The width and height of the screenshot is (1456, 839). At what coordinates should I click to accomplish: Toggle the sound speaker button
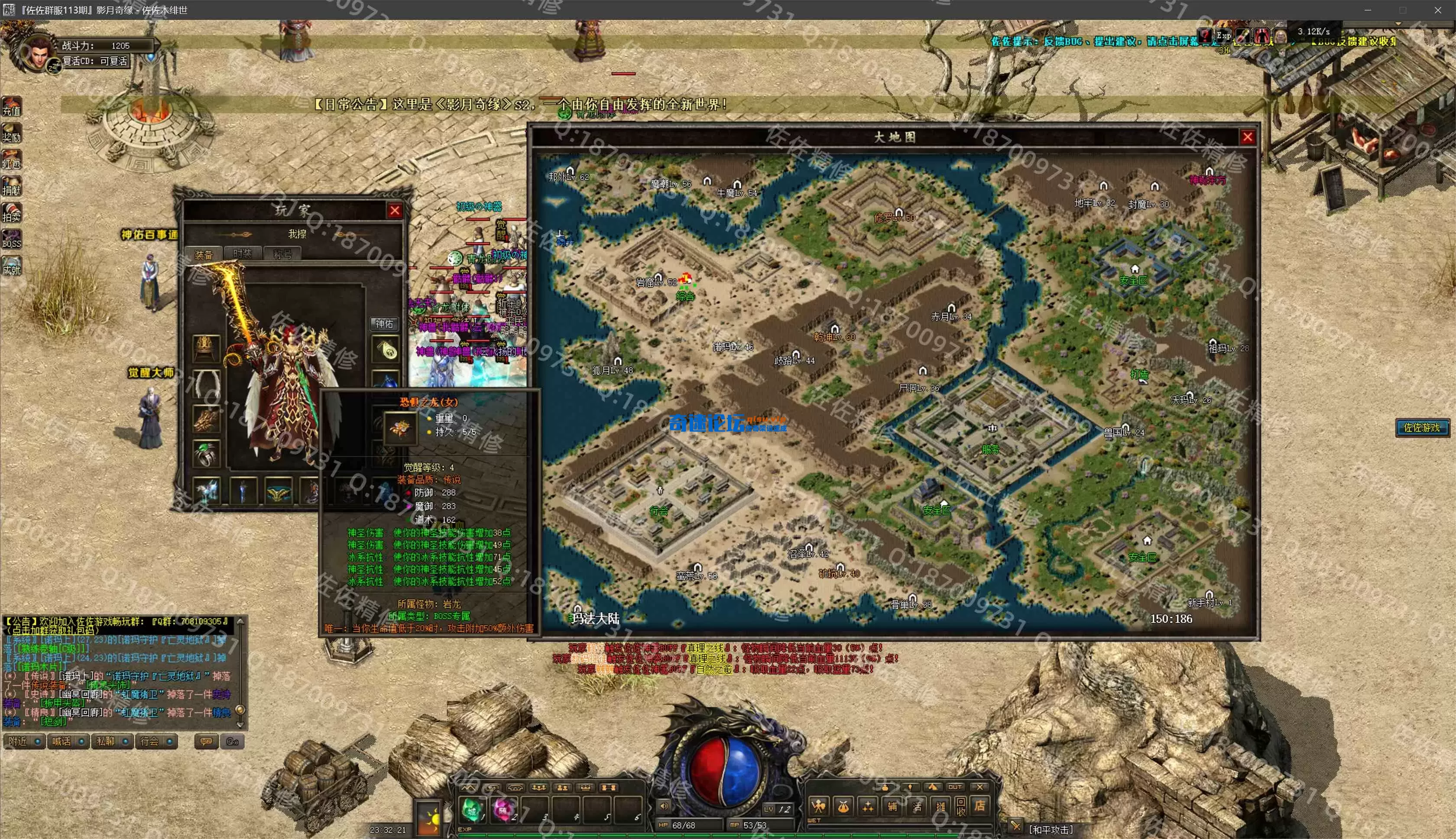pos(664,806)
